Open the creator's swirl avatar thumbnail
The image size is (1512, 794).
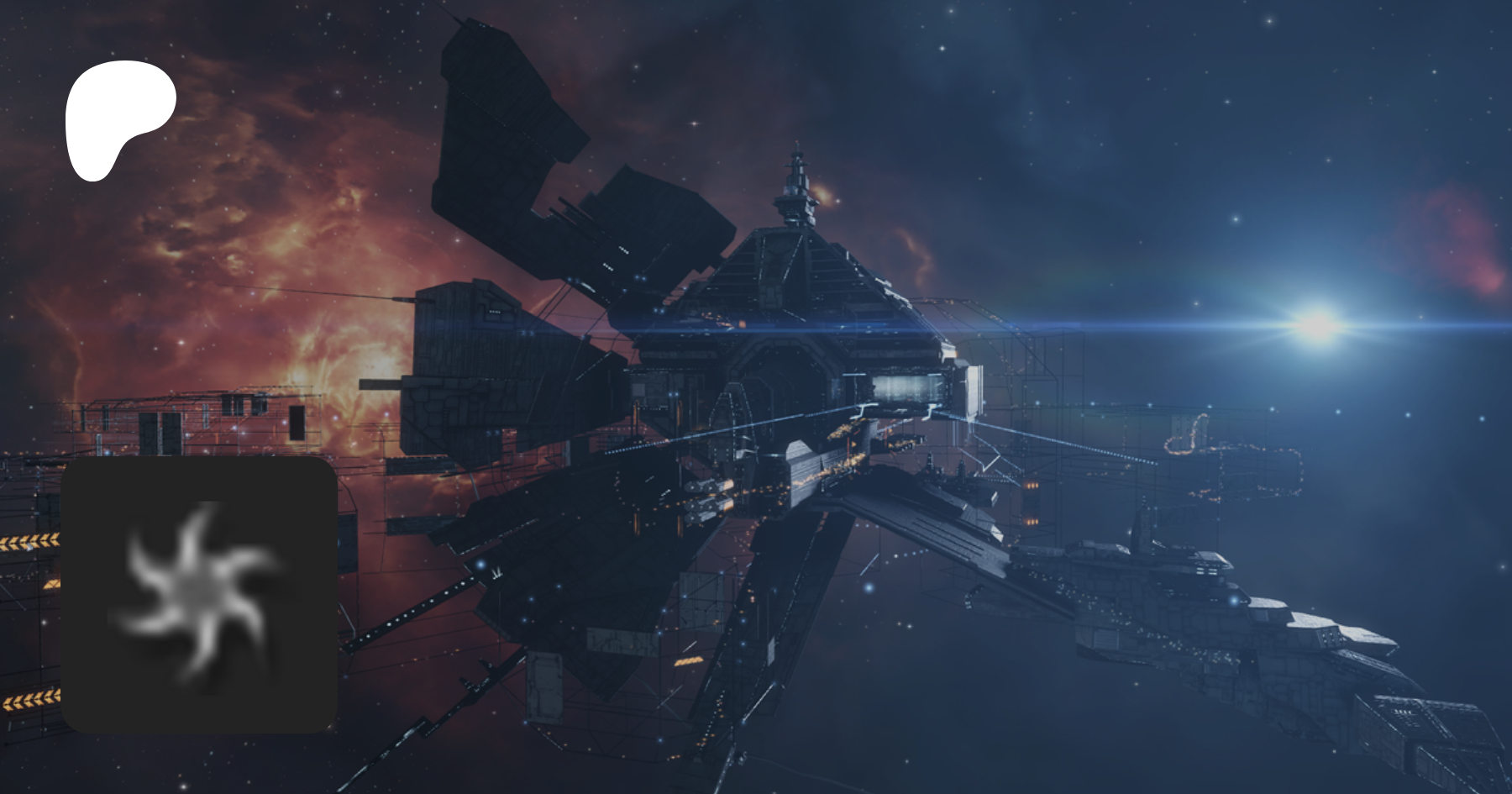[199, 594]
